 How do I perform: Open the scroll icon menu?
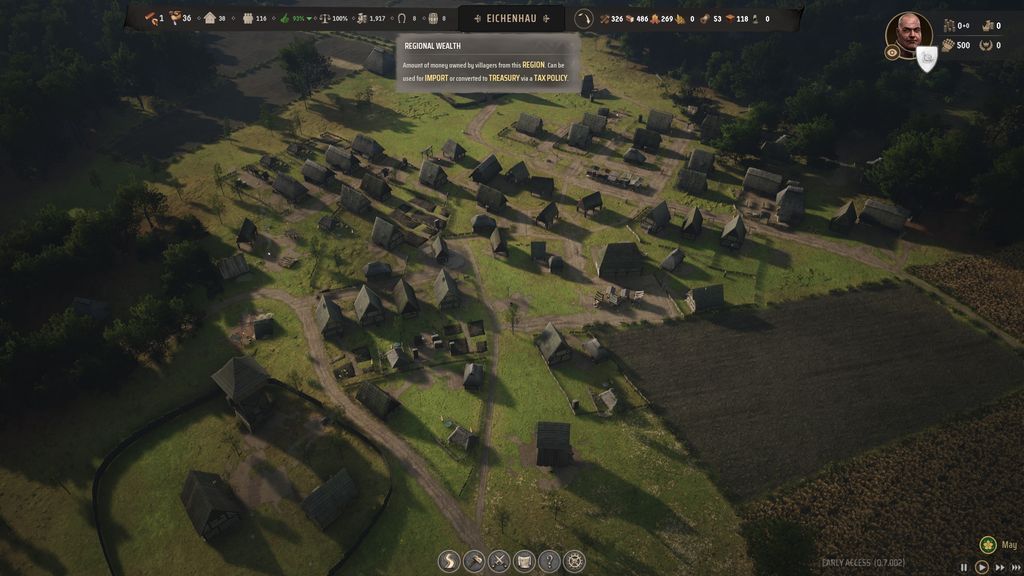pyautogui.click(x=524, y=561)
